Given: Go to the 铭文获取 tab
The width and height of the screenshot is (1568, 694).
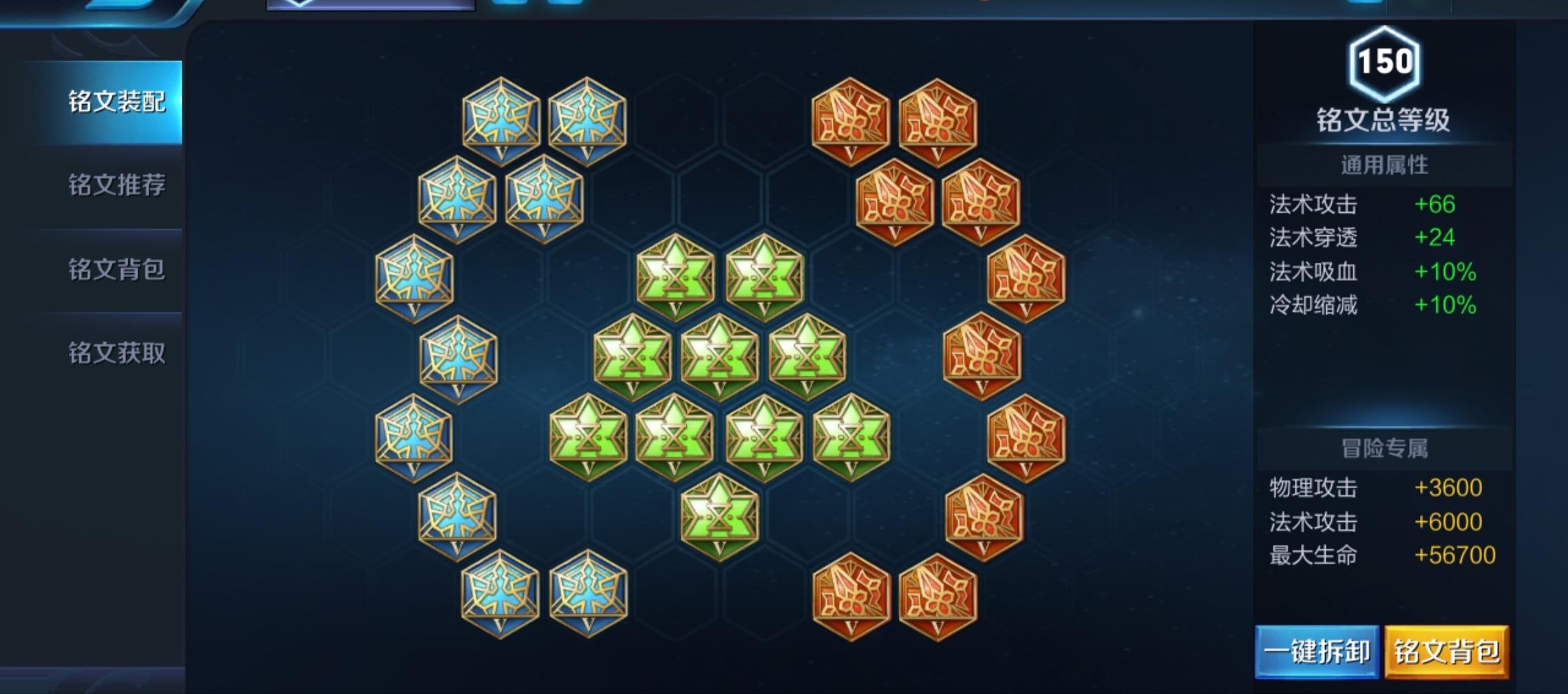Looking at the screenshot, I should 116,353.
